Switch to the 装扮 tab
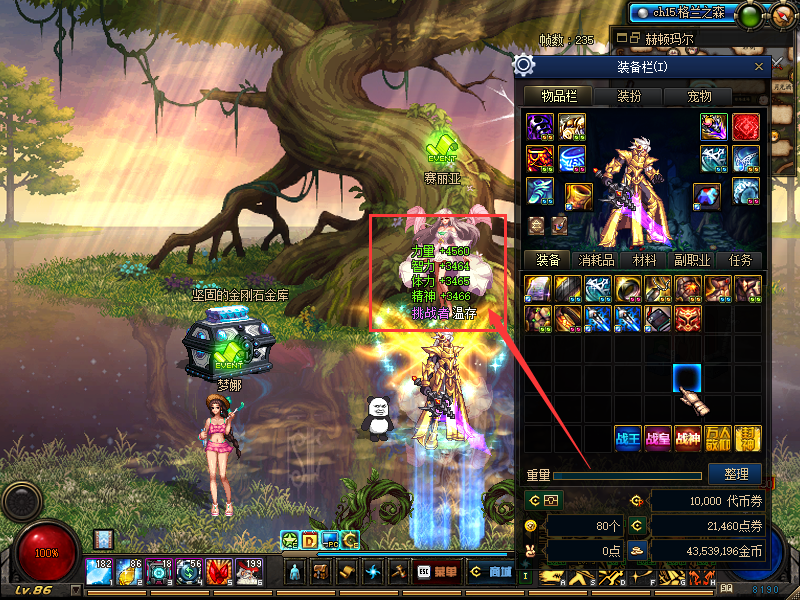Screen dimensions: 800x600 pyautogui.click(x=629, y=97)
